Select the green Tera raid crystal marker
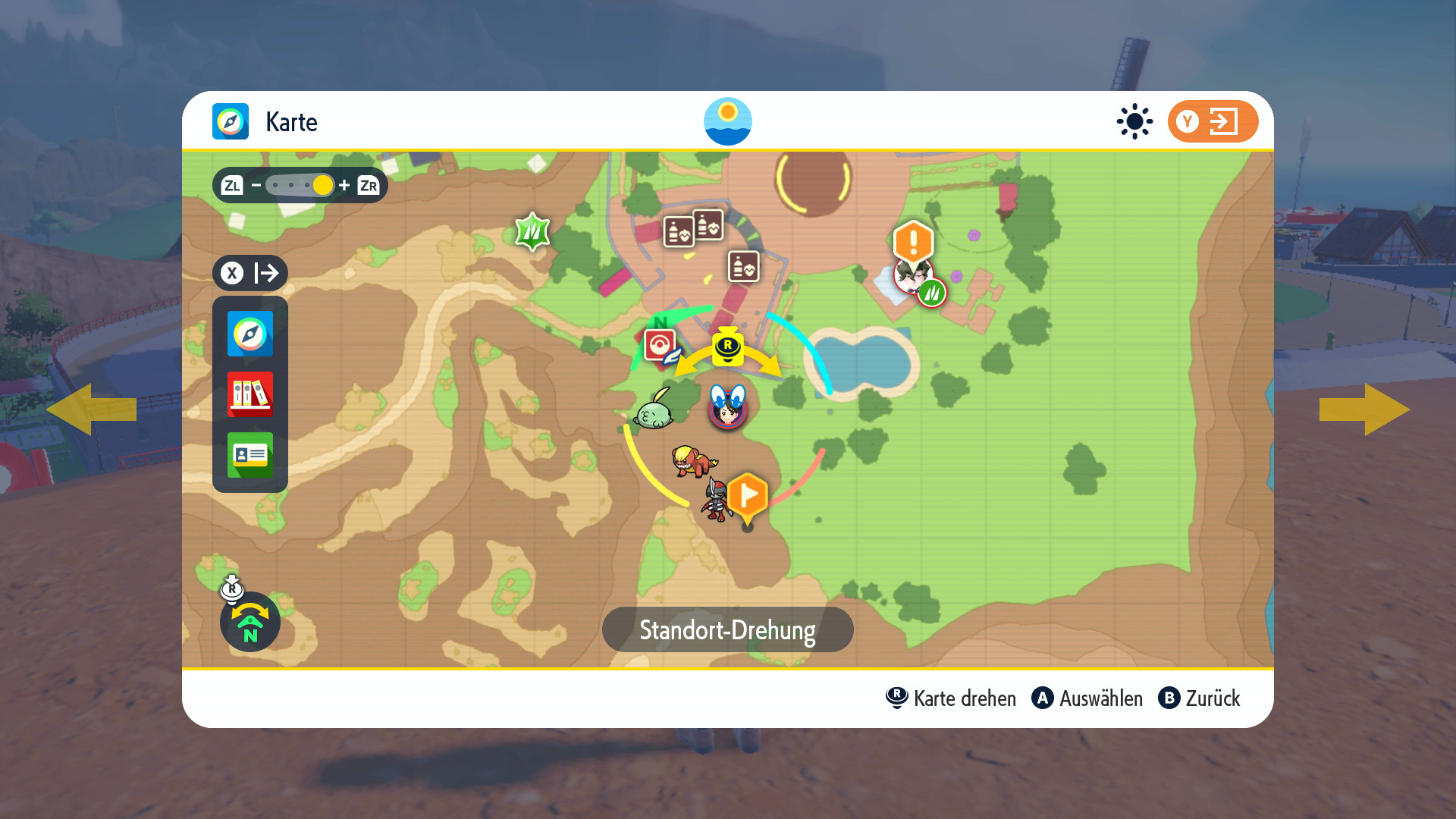The image size is (1456, 819). (532, 231)
